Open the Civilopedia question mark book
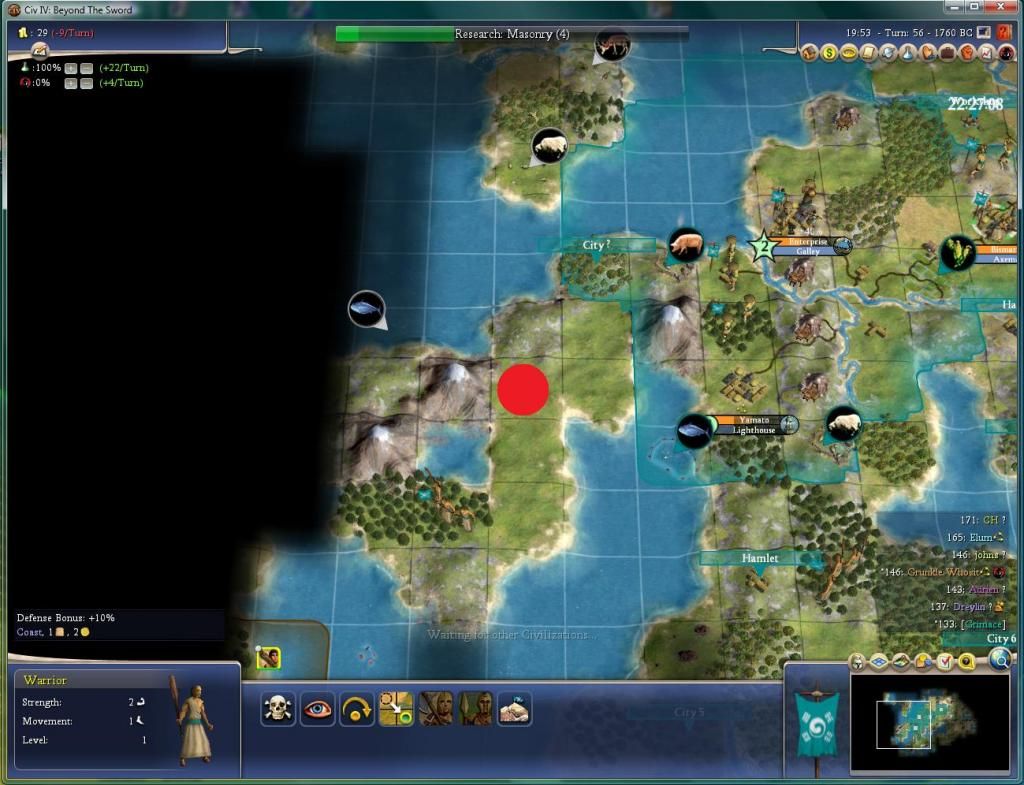This screenshot has width=1024, height=785. pyautogui.click(x=1004, y=33)
